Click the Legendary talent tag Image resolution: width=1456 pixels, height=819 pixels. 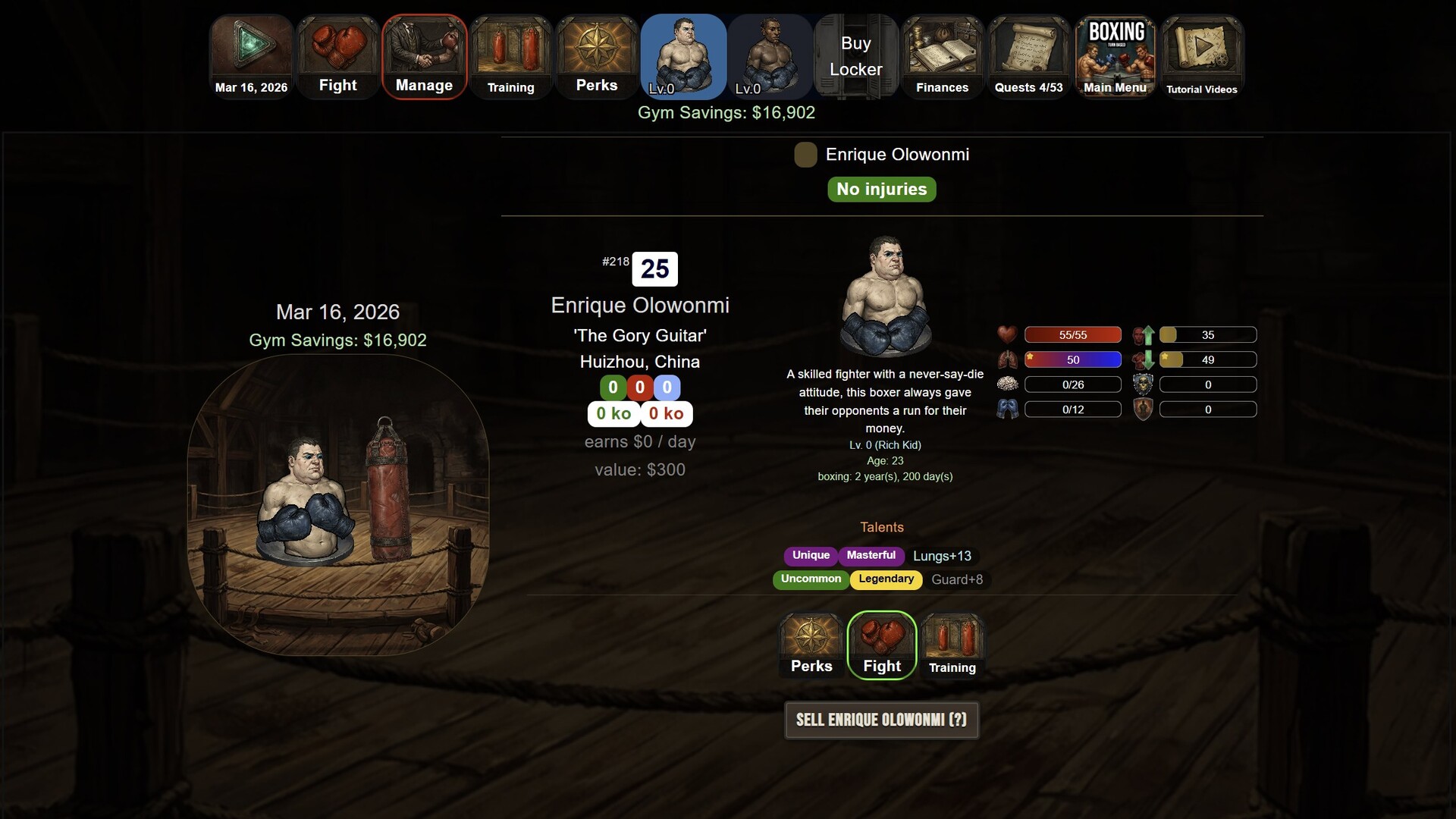click(886, 579)
